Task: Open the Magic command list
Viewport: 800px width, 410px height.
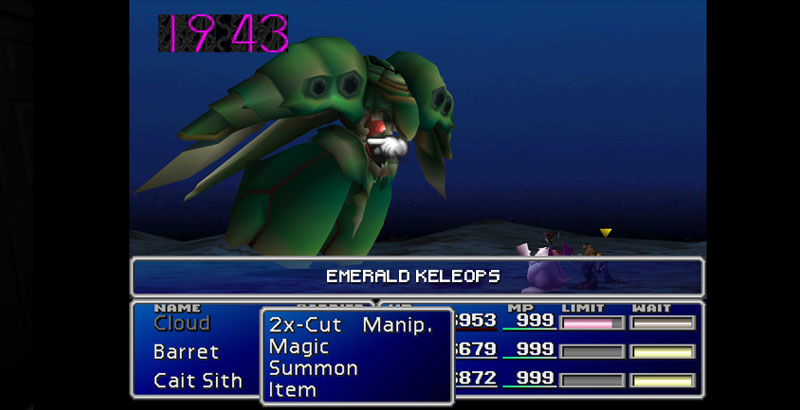Action: point(298,346)
